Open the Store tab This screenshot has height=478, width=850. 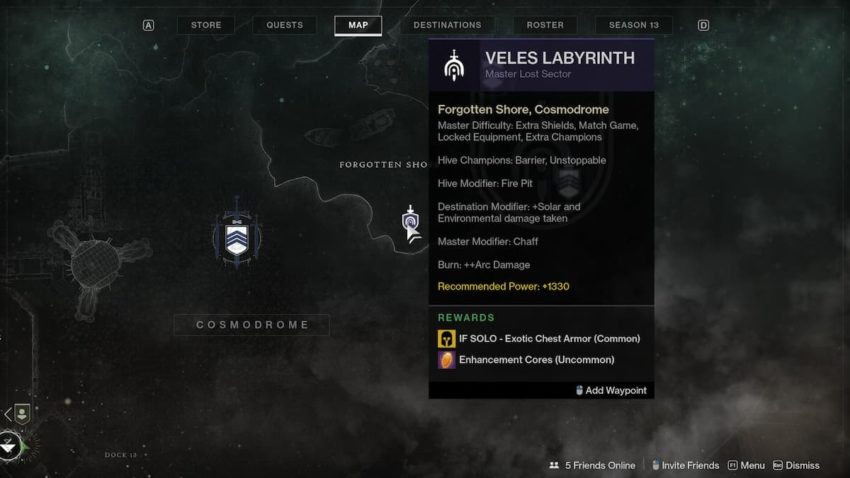tap(206, 25)
